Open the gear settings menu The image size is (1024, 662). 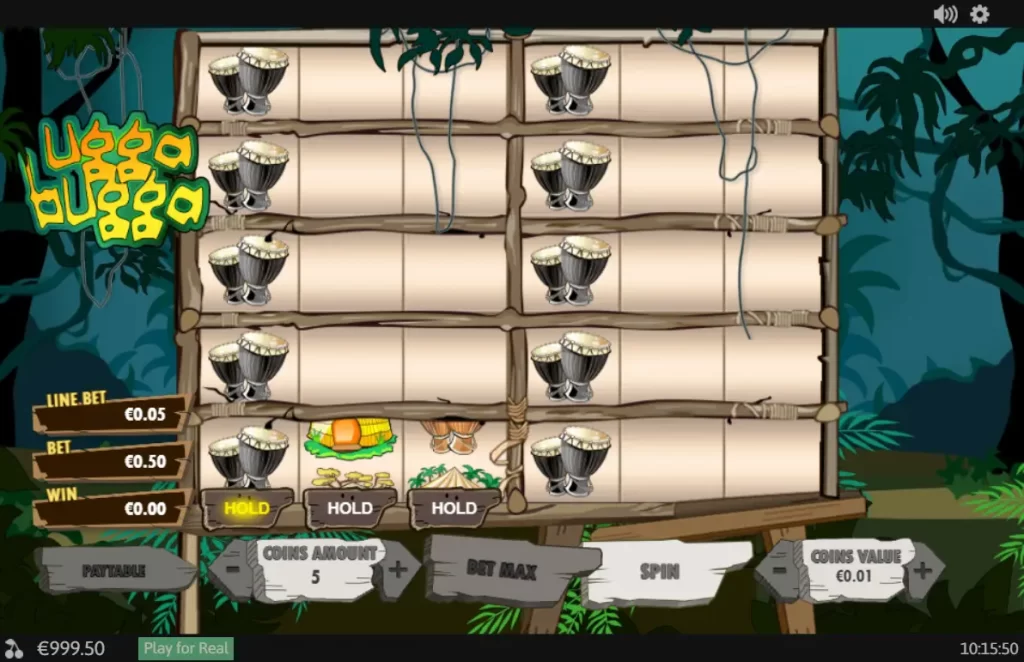click(980, 14)
